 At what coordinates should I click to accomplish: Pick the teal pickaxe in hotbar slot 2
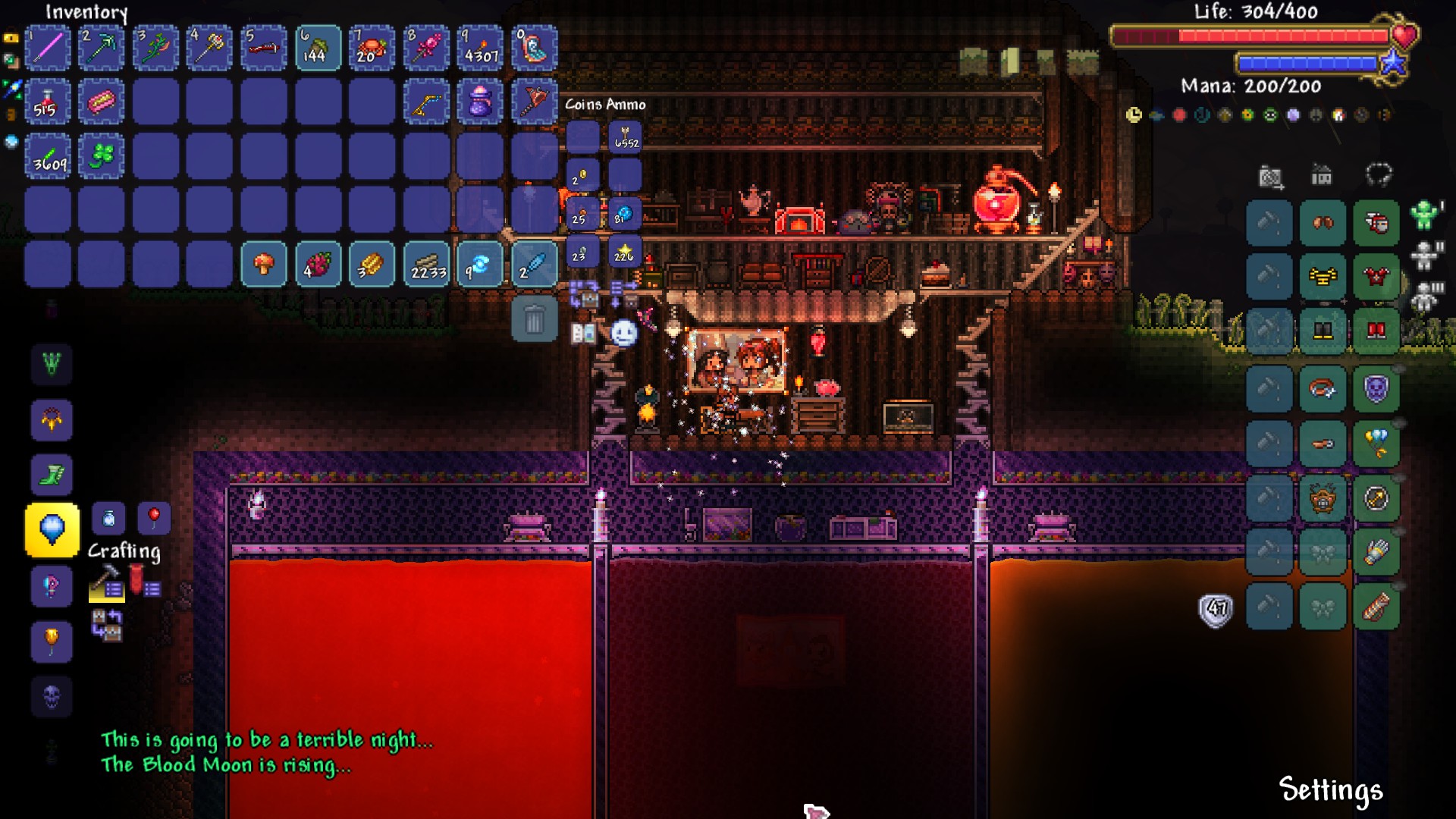tap(102, 48)
